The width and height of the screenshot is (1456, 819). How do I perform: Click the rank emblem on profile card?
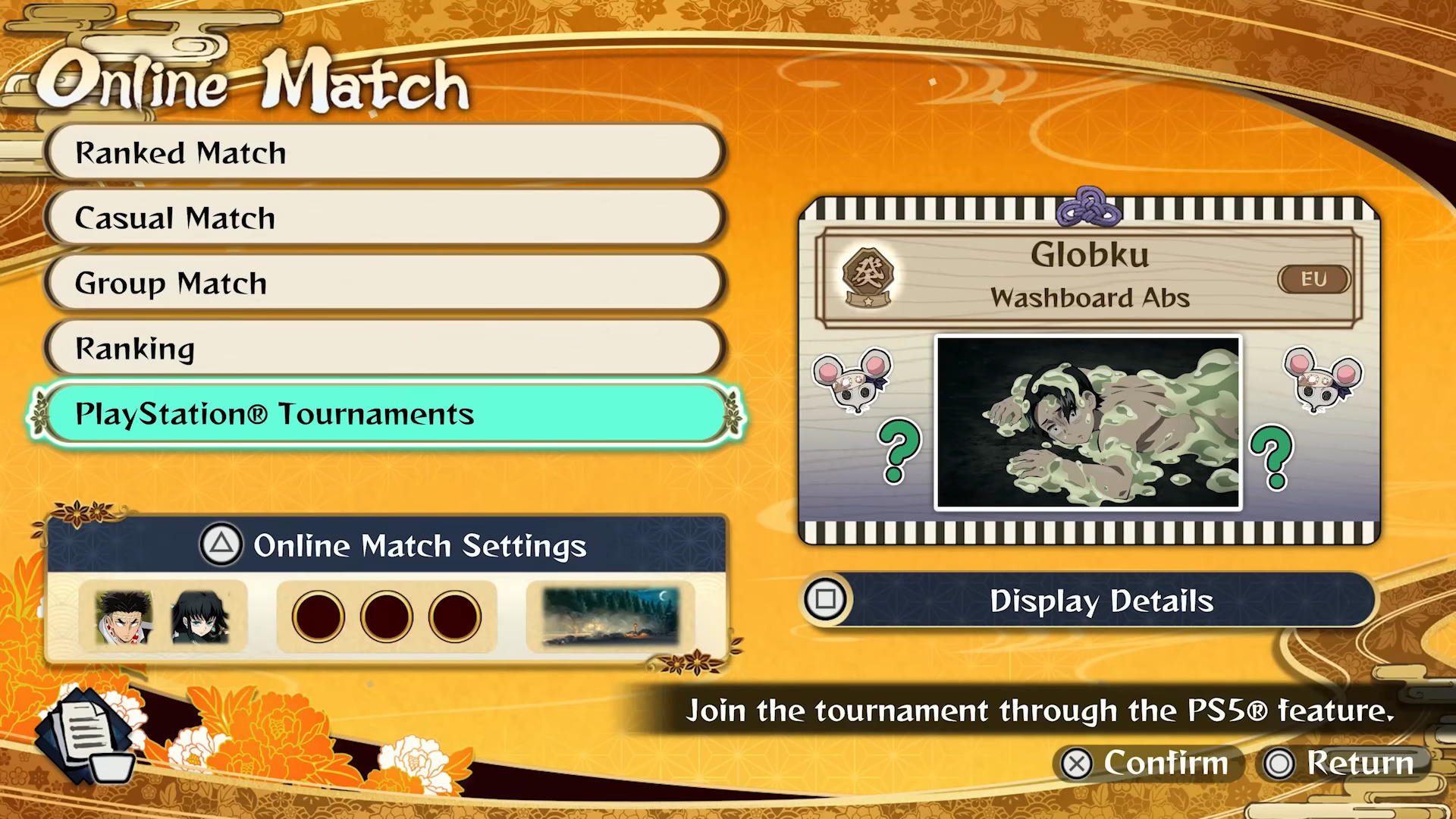pos(868,277)
